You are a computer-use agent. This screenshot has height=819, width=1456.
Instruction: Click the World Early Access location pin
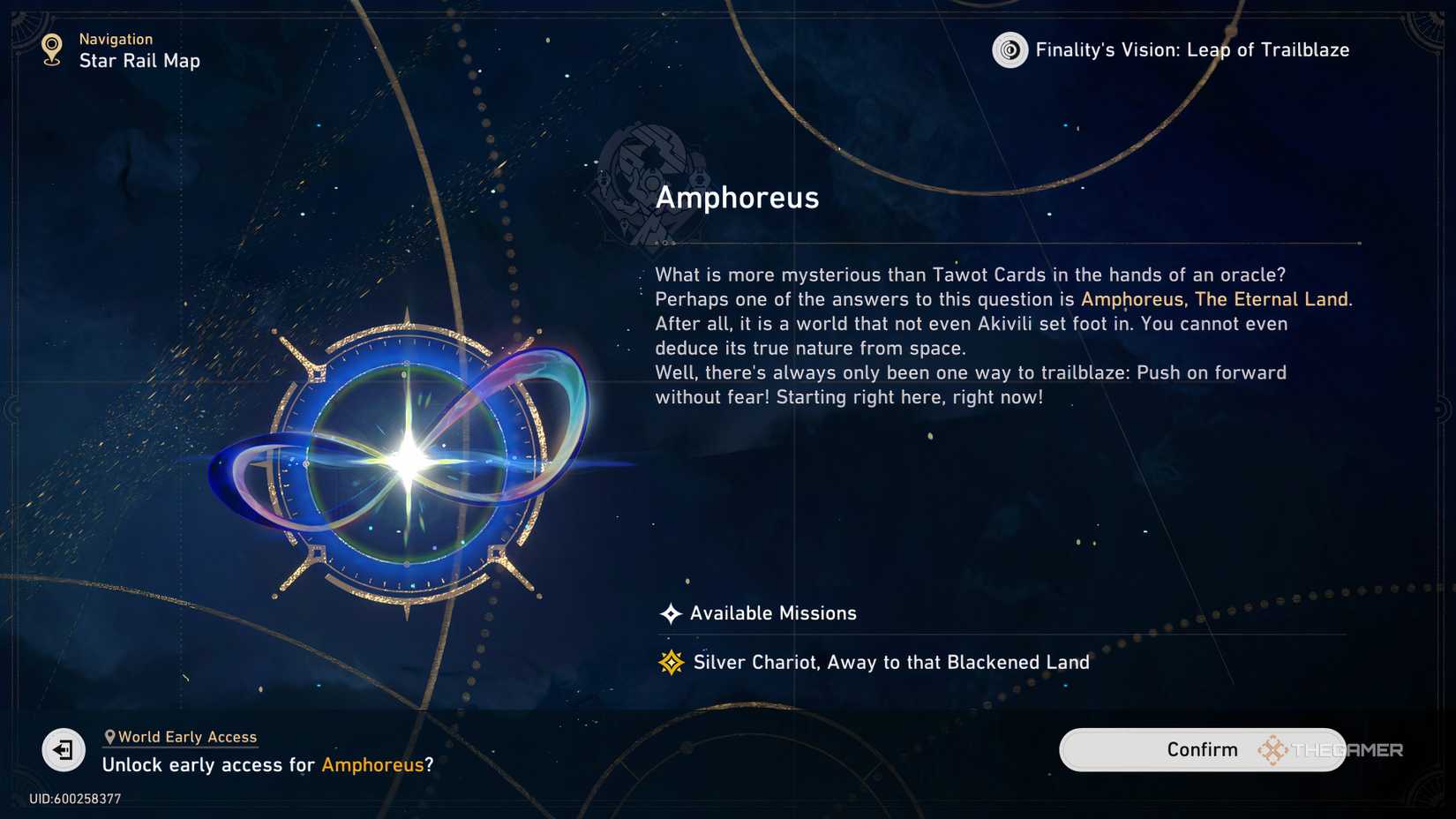[x=109, y=735]
